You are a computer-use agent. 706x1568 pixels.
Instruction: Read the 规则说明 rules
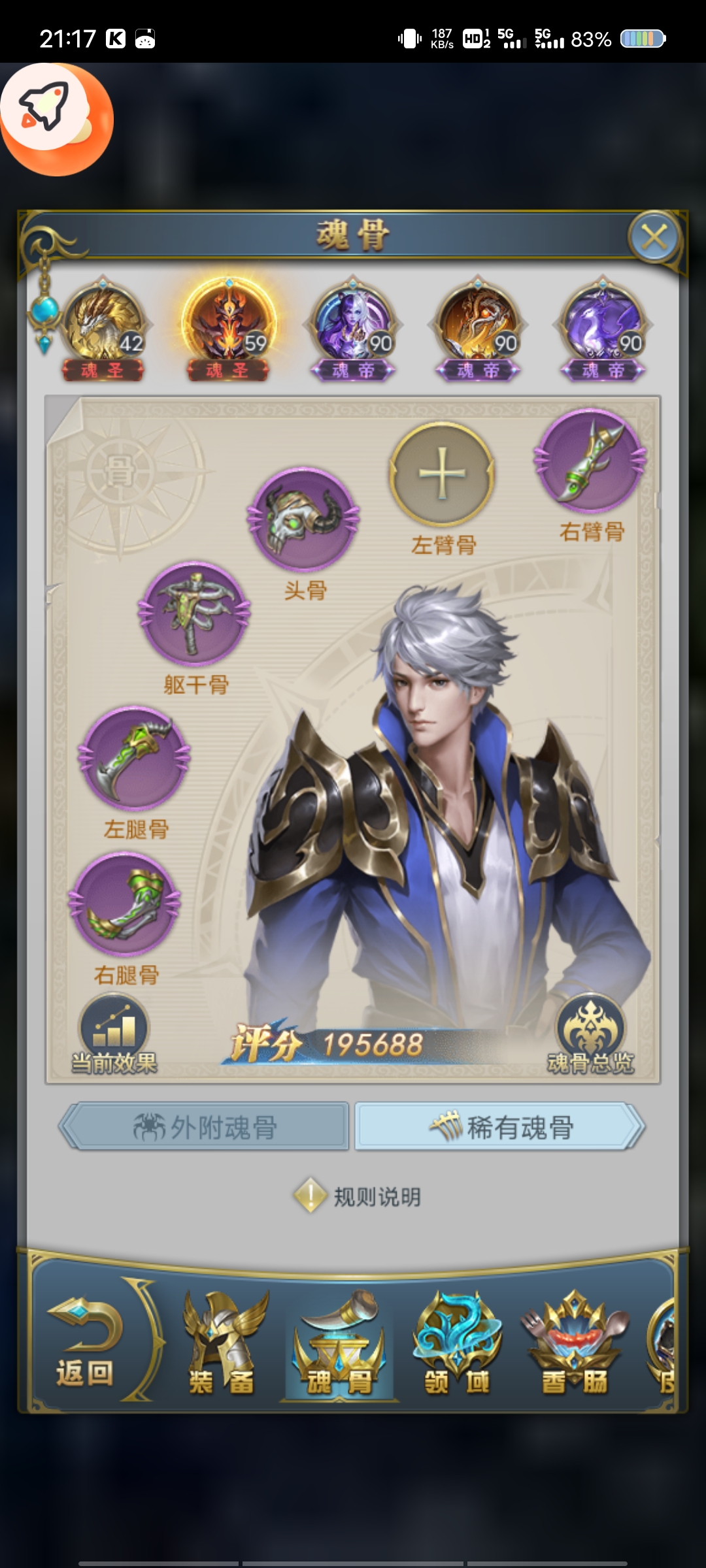(x=358, y=1197)
